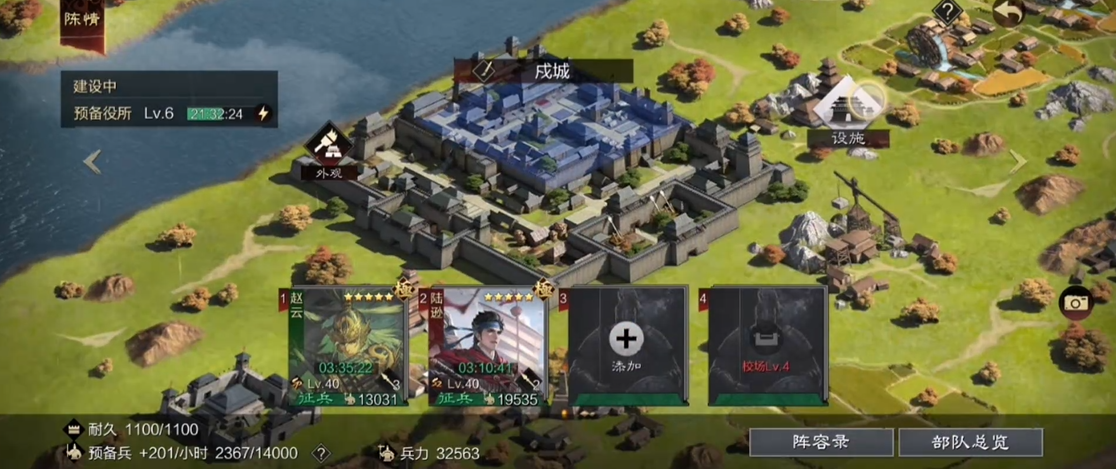Show reserve troops info via question mark
1116x469 pixels.
pos(321,453)
